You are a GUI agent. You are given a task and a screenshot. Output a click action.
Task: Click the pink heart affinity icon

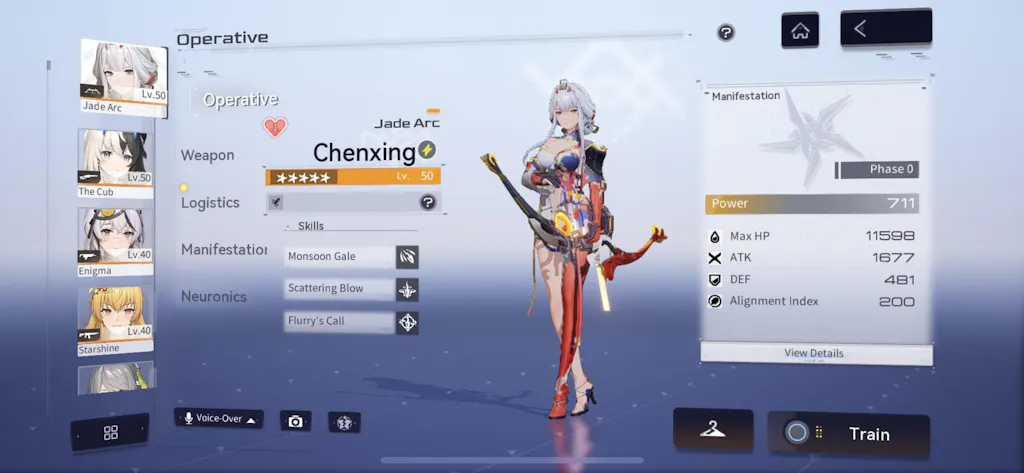(275, 127)
